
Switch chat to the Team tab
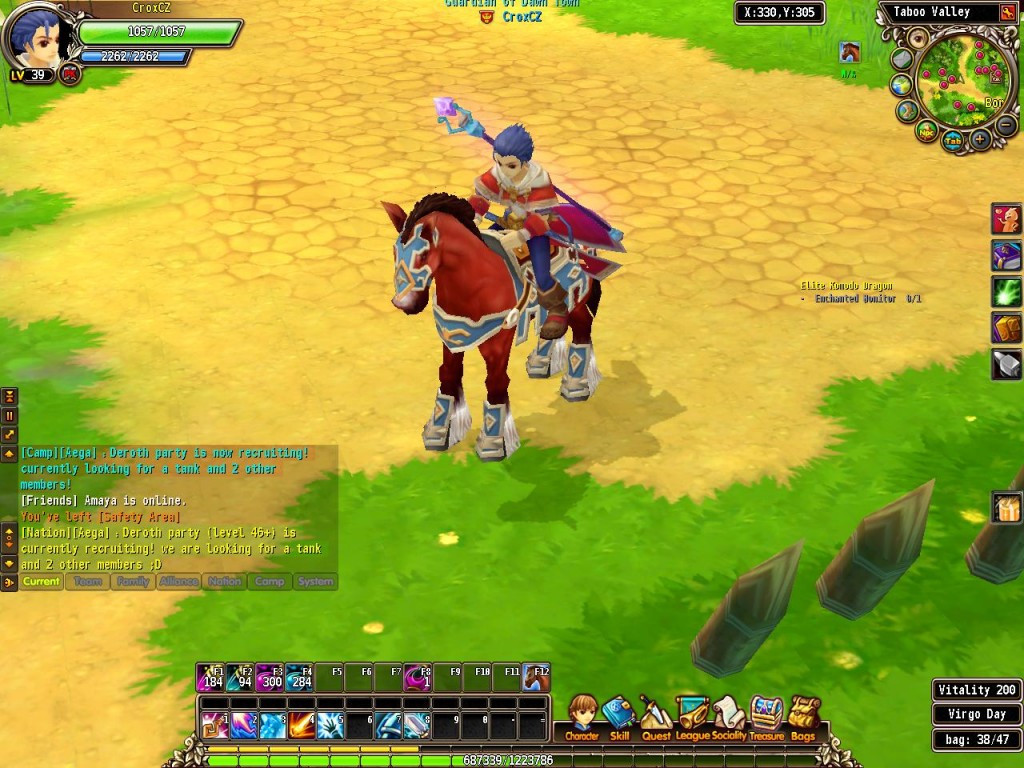88,581
